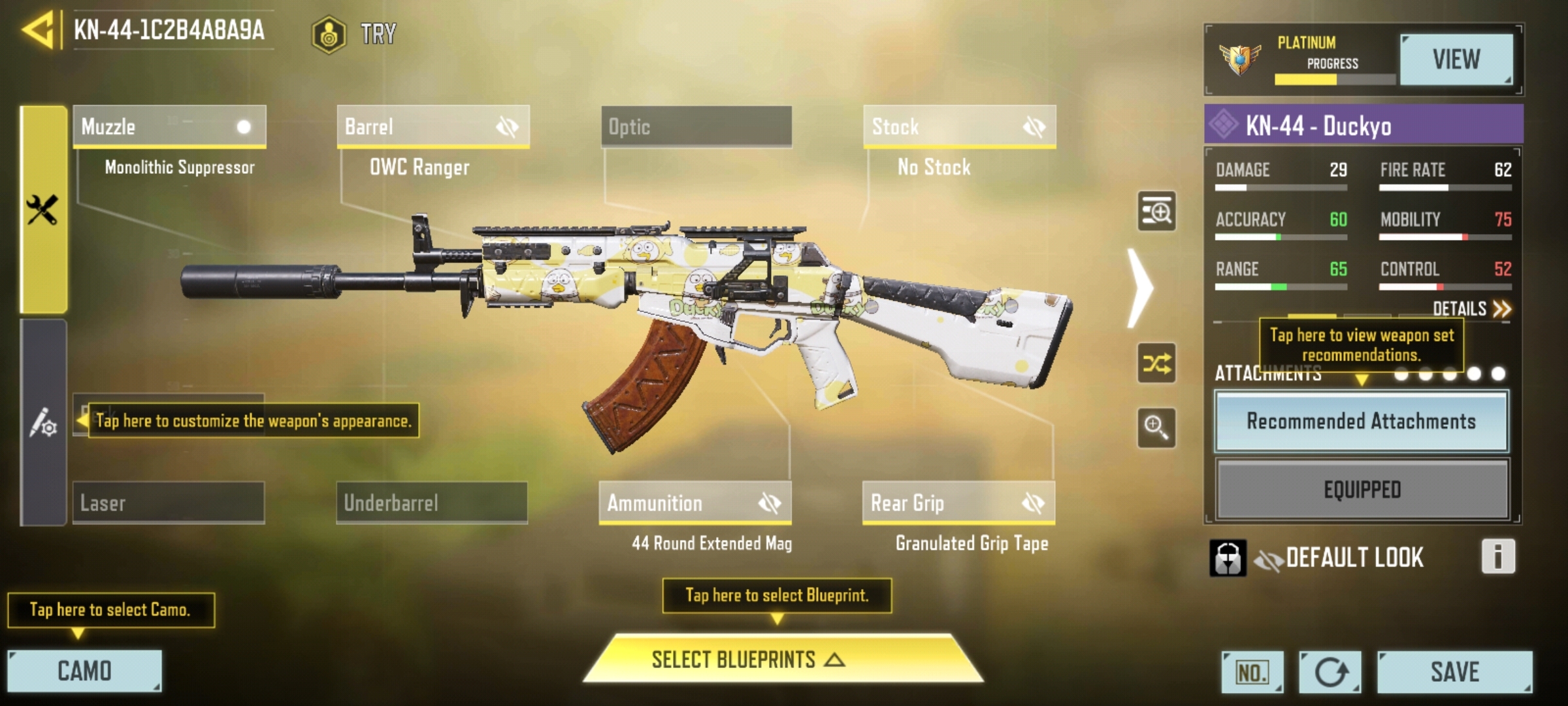Expand the Select Blueprints panel
The height and width of the screenshot is (706, 1568).
(776, 661)
